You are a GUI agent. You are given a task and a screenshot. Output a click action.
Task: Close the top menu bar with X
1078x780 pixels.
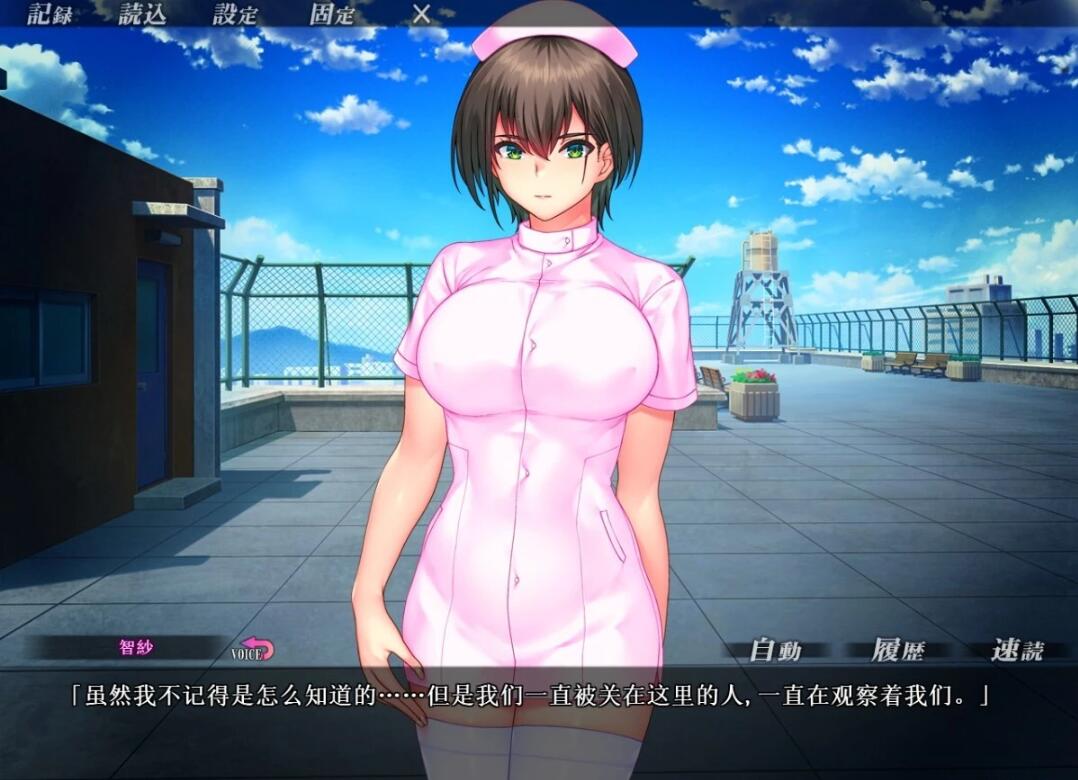point(422,14)
